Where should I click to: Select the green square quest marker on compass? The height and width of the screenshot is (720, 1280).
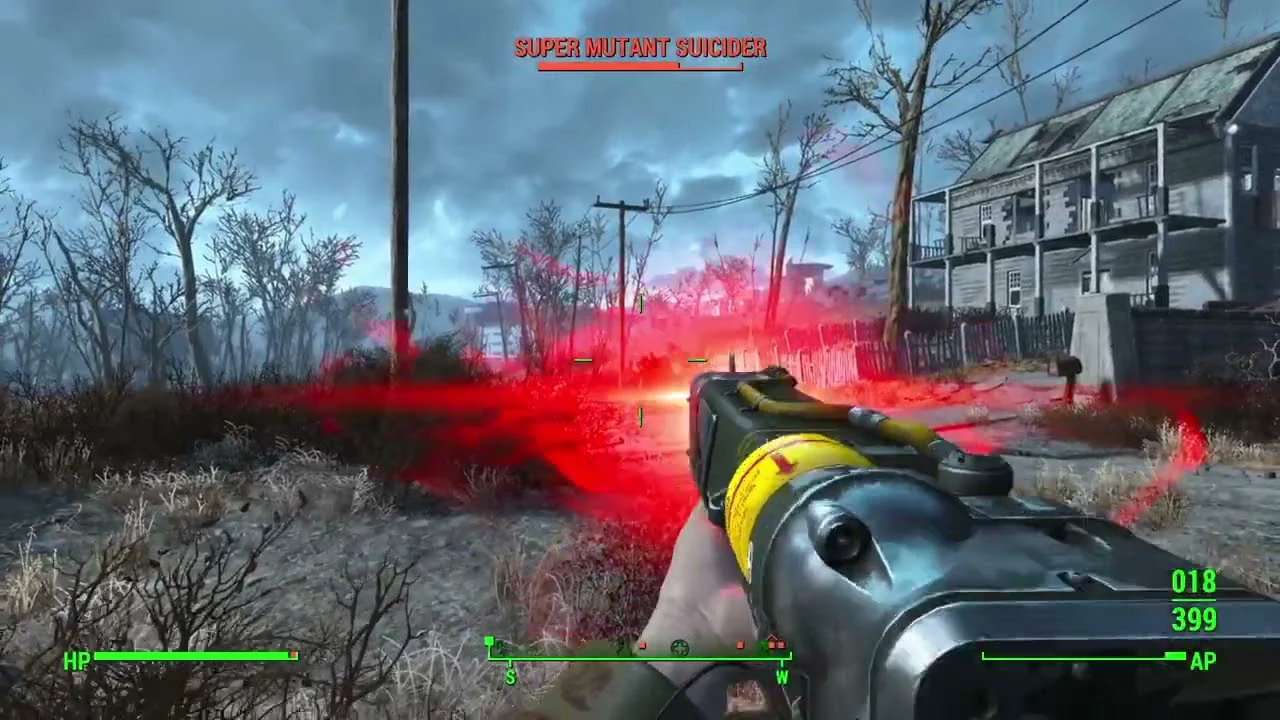[x=489, y=641]
